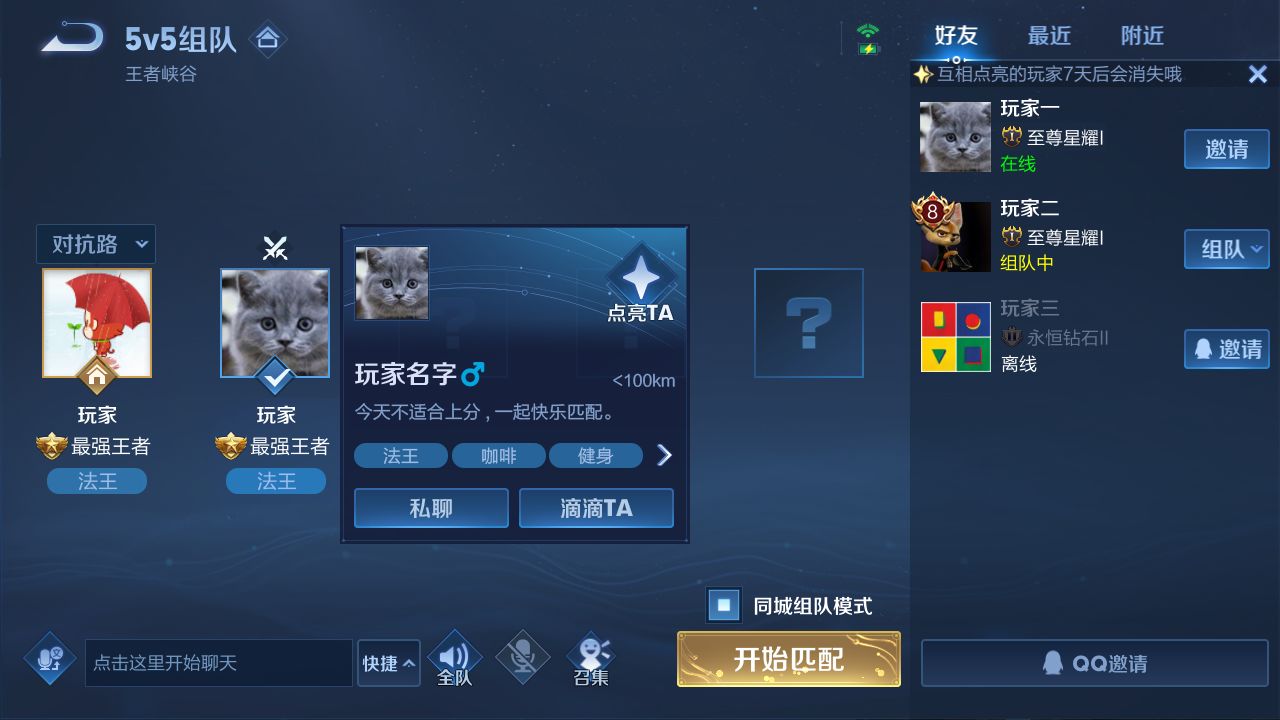Open the 对抗路 lane dropdown

pyautogui.click(x=96, y=244)
